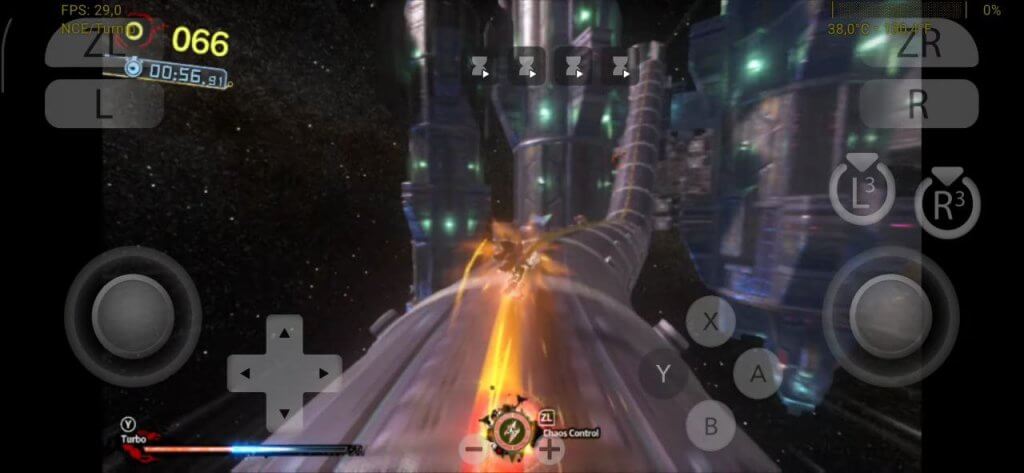1024x473 pixels.
Task: Hit the X face button
Action: 711,322
